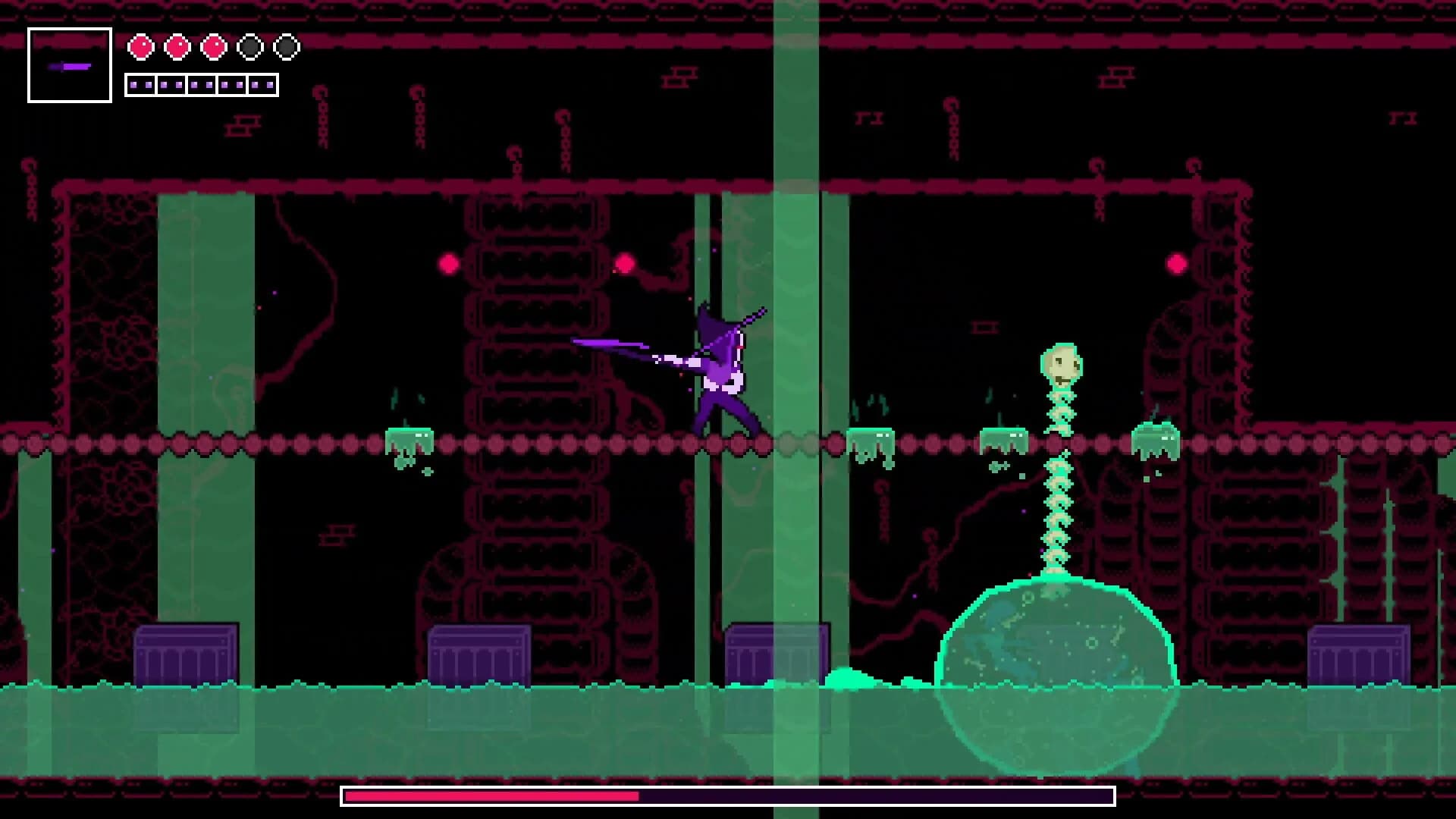
Task: Open the glowing pink orb on the far right
Action: [x=1176, y=264]
